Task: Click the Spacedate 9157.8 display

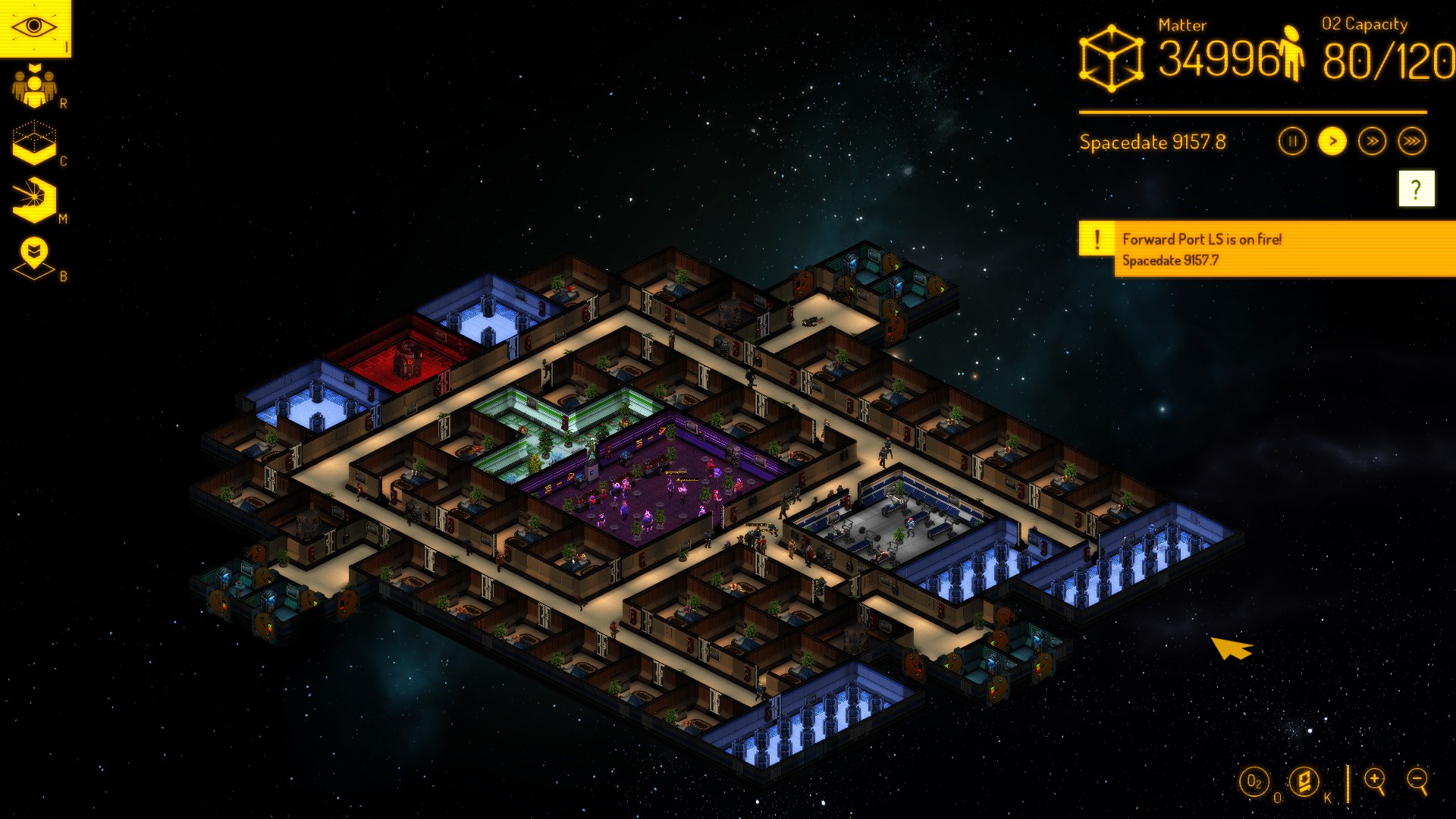Action: point(1154,141)
